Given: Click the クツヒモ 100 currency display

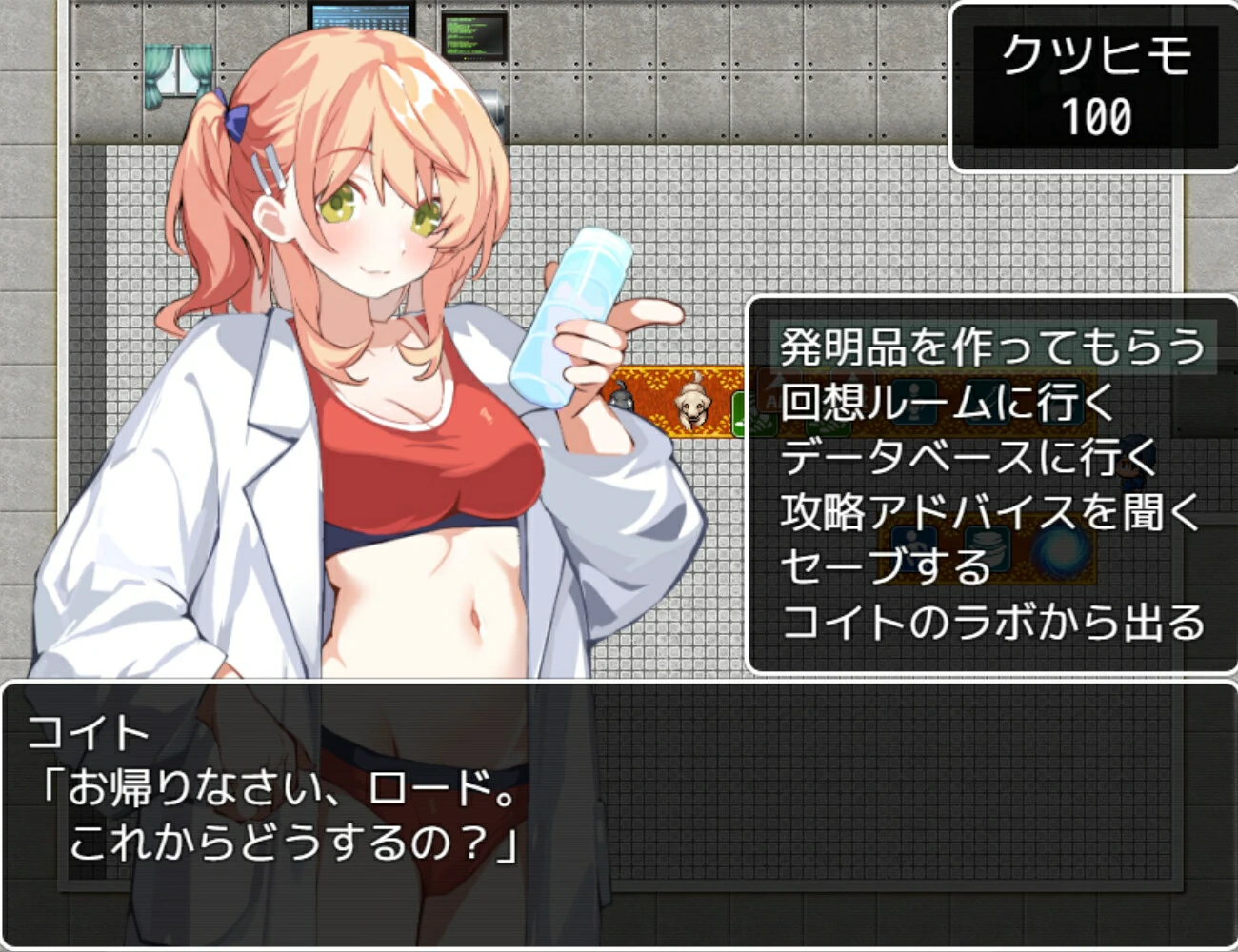Looking at the screenshot, I should [x=1095, y=81].
